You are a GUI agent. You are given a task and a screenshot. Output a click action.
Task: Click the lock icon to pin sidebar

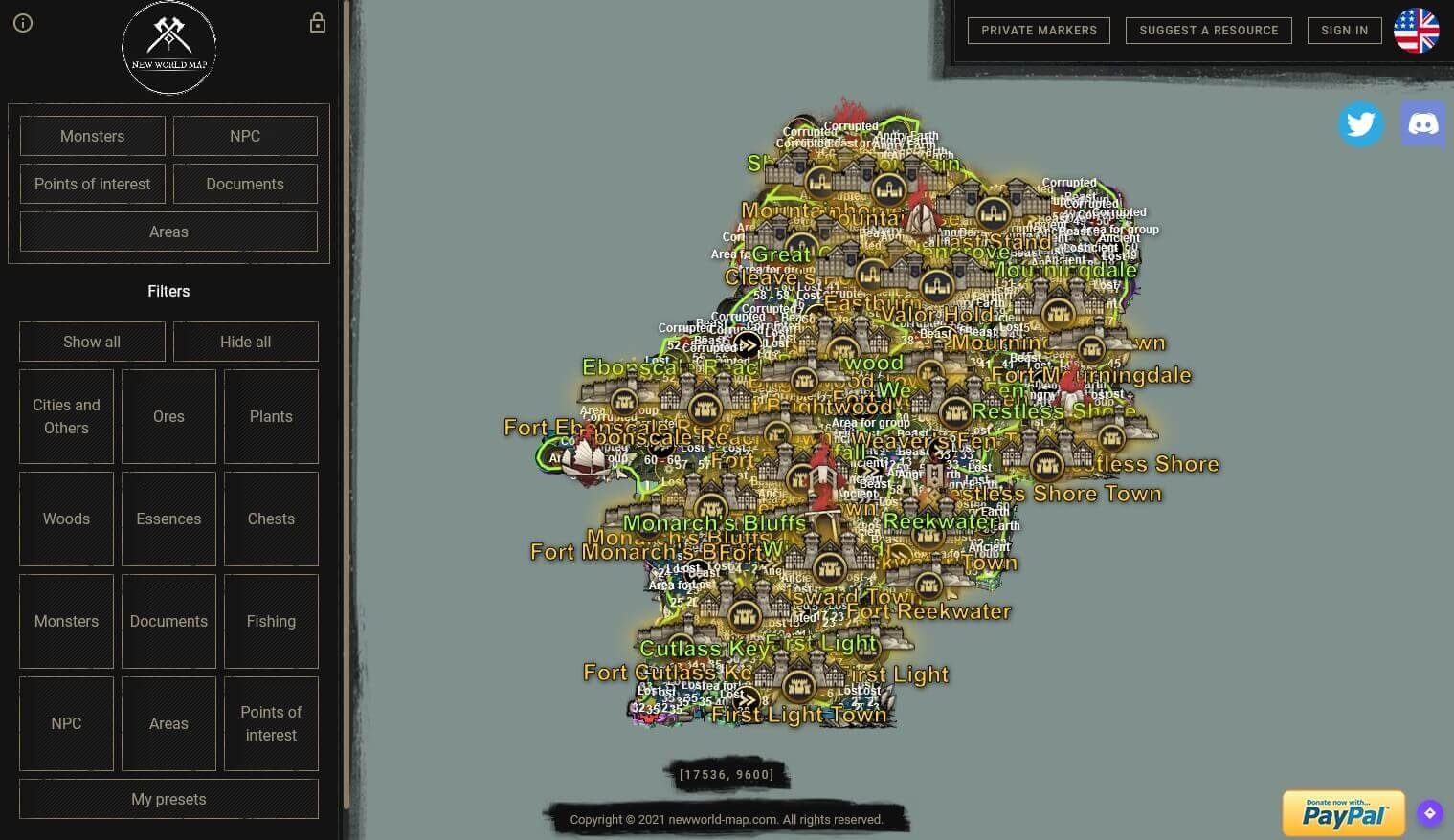coord(317,22)
